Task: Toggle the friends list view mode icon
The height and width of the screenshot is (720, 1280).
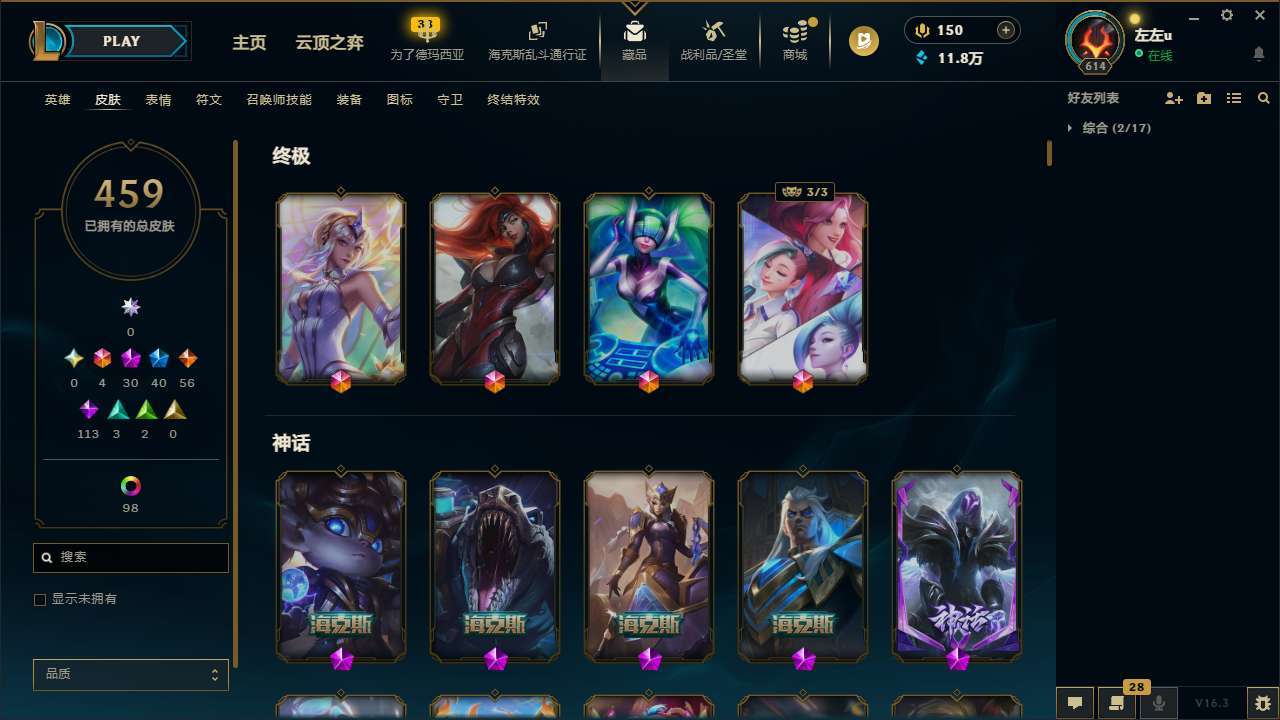Action: click(x=1234, y=98)
